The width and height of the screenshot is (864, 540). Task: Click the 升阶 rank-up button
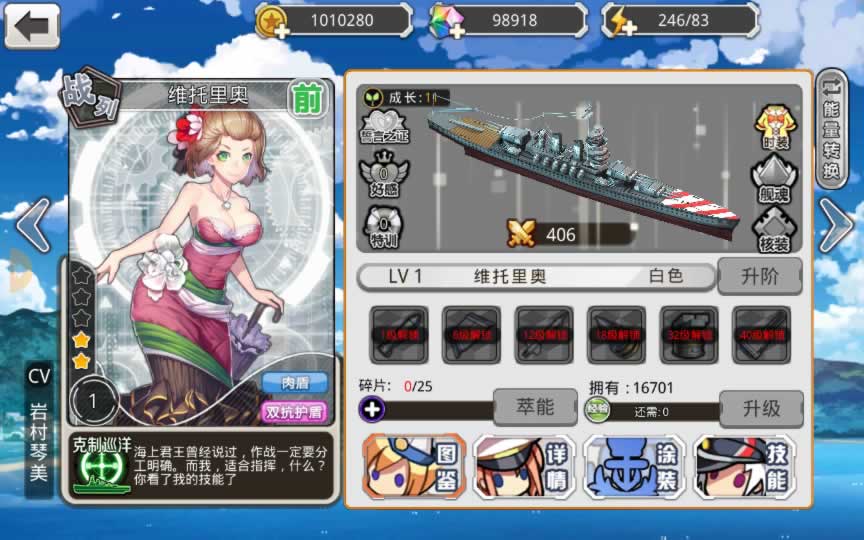coord(760,276)
